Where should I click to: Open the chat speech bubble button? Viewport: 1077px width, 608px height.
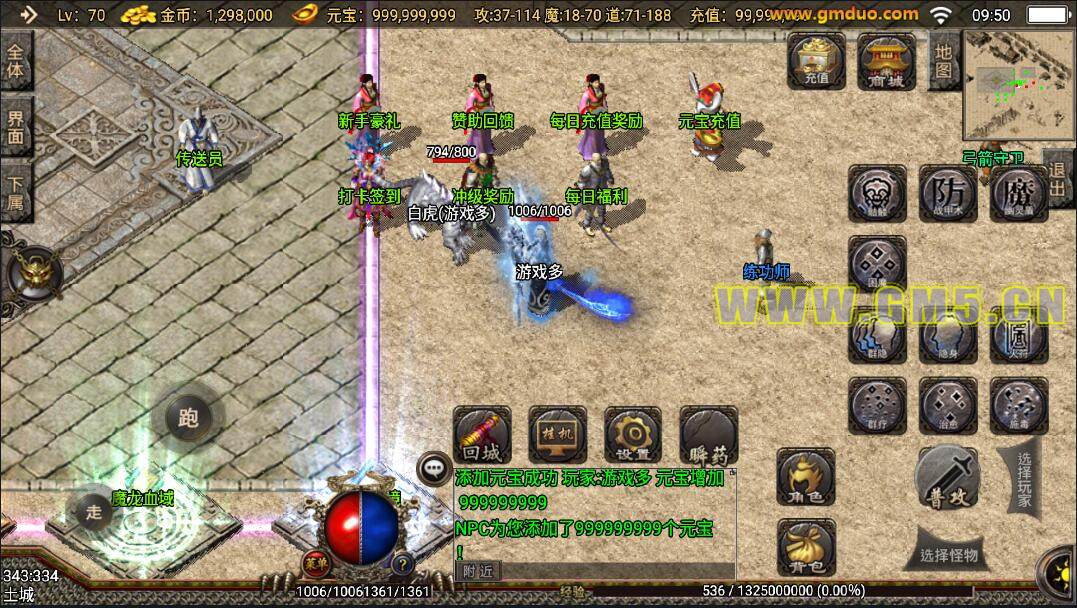pyautogui.click(x=435, y=467)
